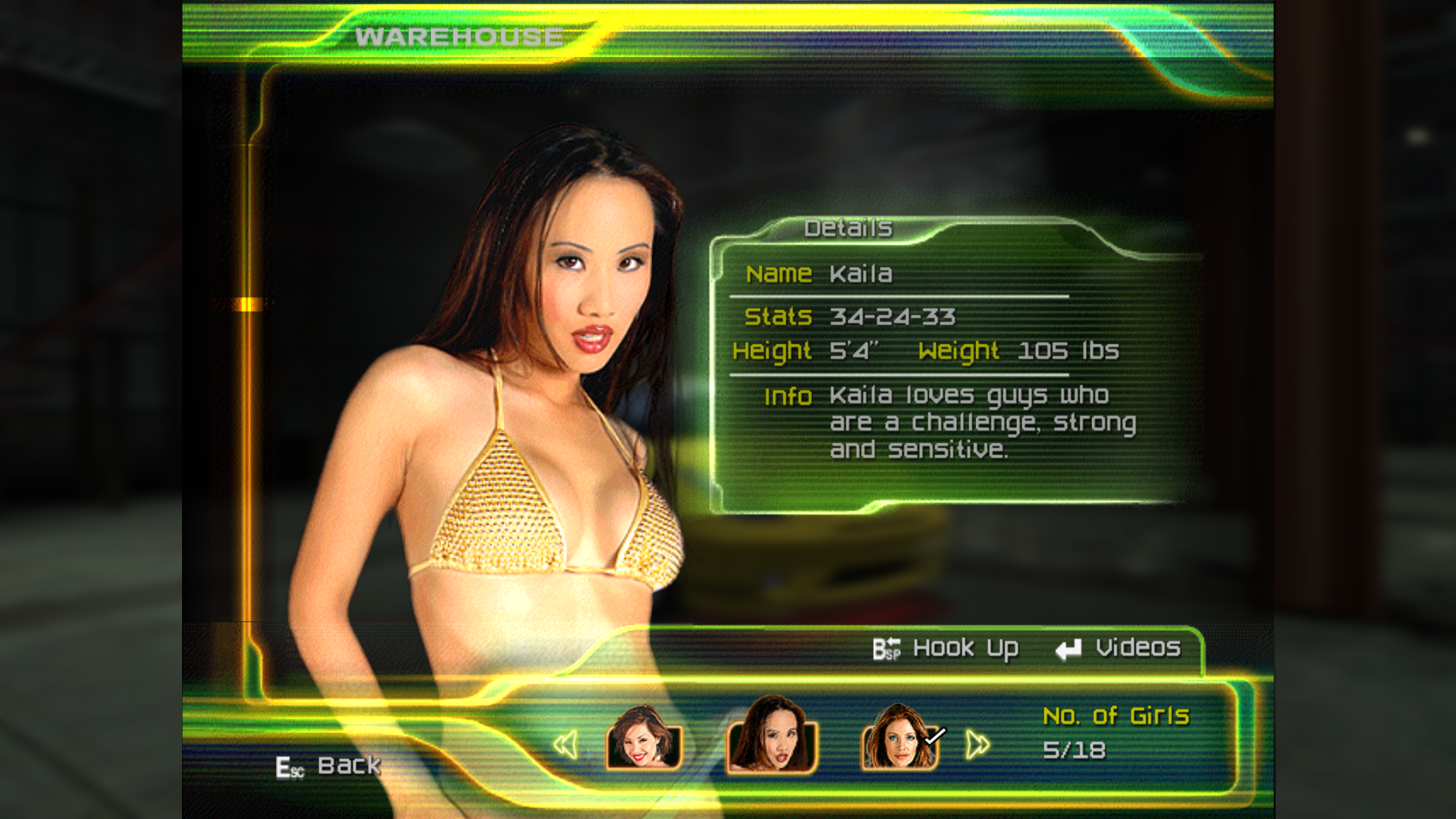Select the center Kaila portrait thumbnail
Image resolution: width=1456 pixels, height=819 pixels.
pos(771,736)
